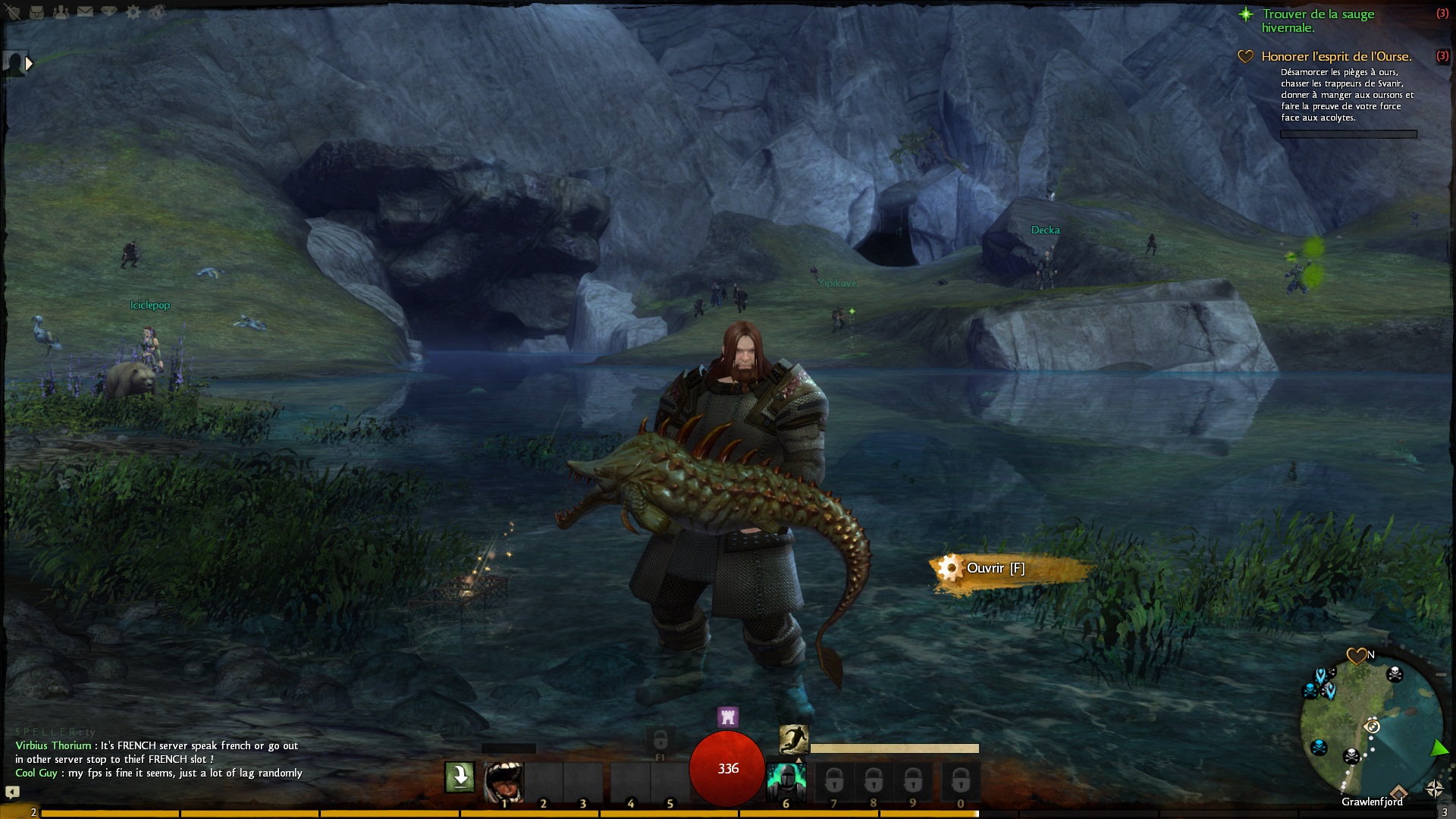Open the inventory bag icon
The image size is (1456, 819).
click(36, 12)
